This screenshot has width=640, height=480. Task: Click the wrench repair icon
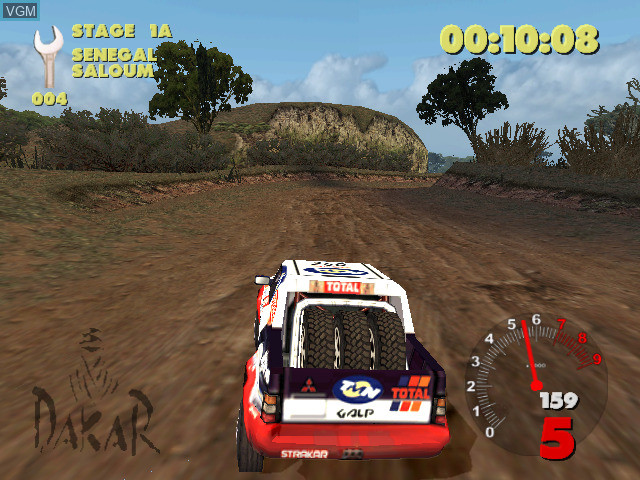[47, 57]
